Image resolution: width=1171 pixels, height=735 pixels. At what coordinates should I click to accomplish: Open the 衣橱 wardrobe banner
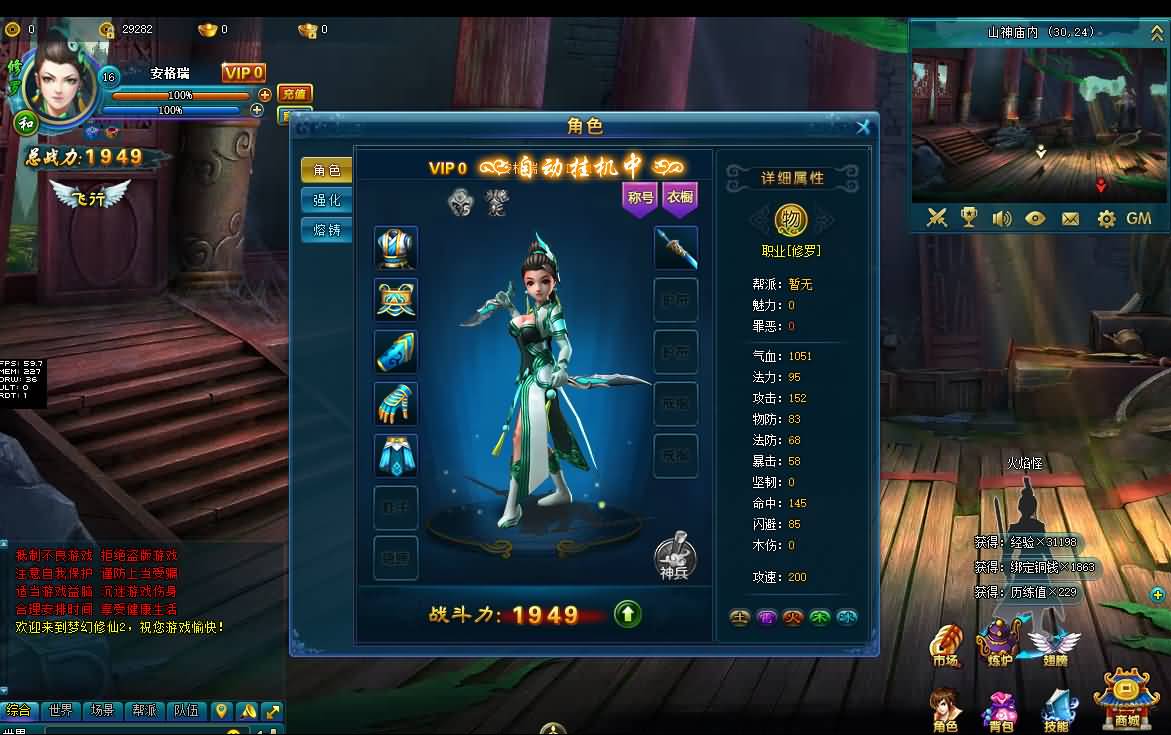click(x=680, y=198)
